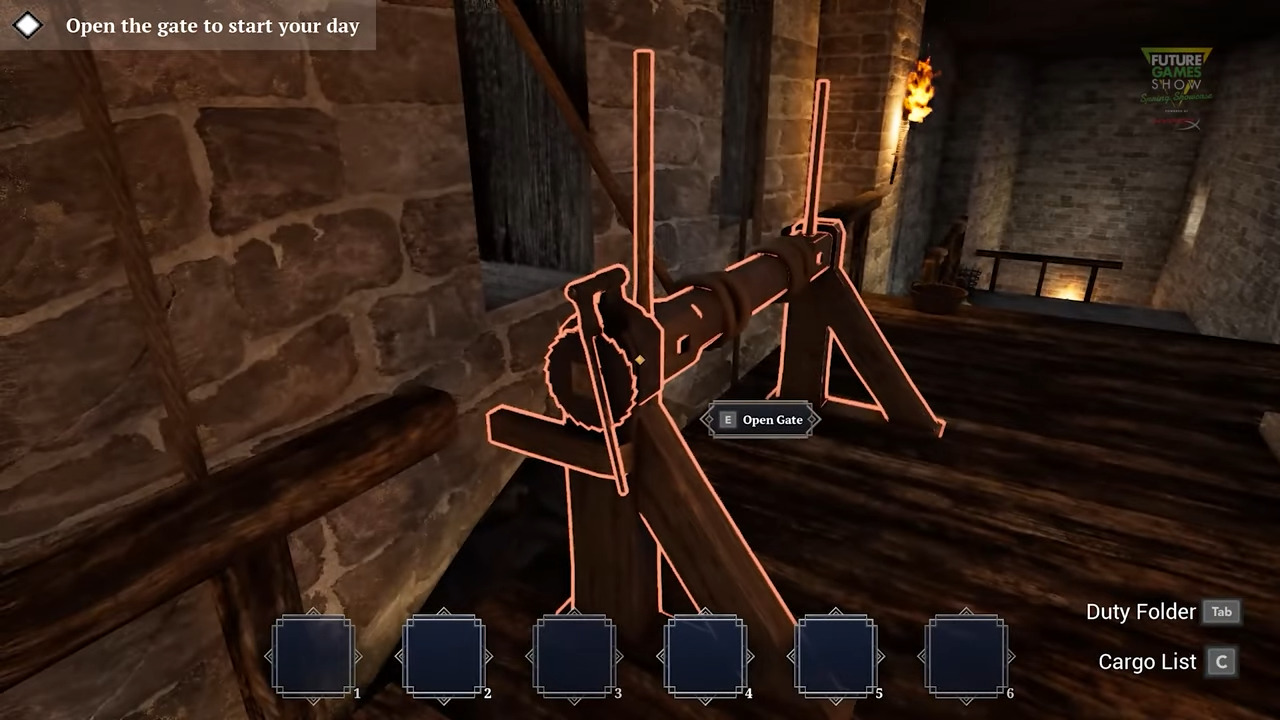Screen dimensions: 1280x720
Task: Click the Tab key badge next to Duty Folder
Action: [x=1221, y=611]
